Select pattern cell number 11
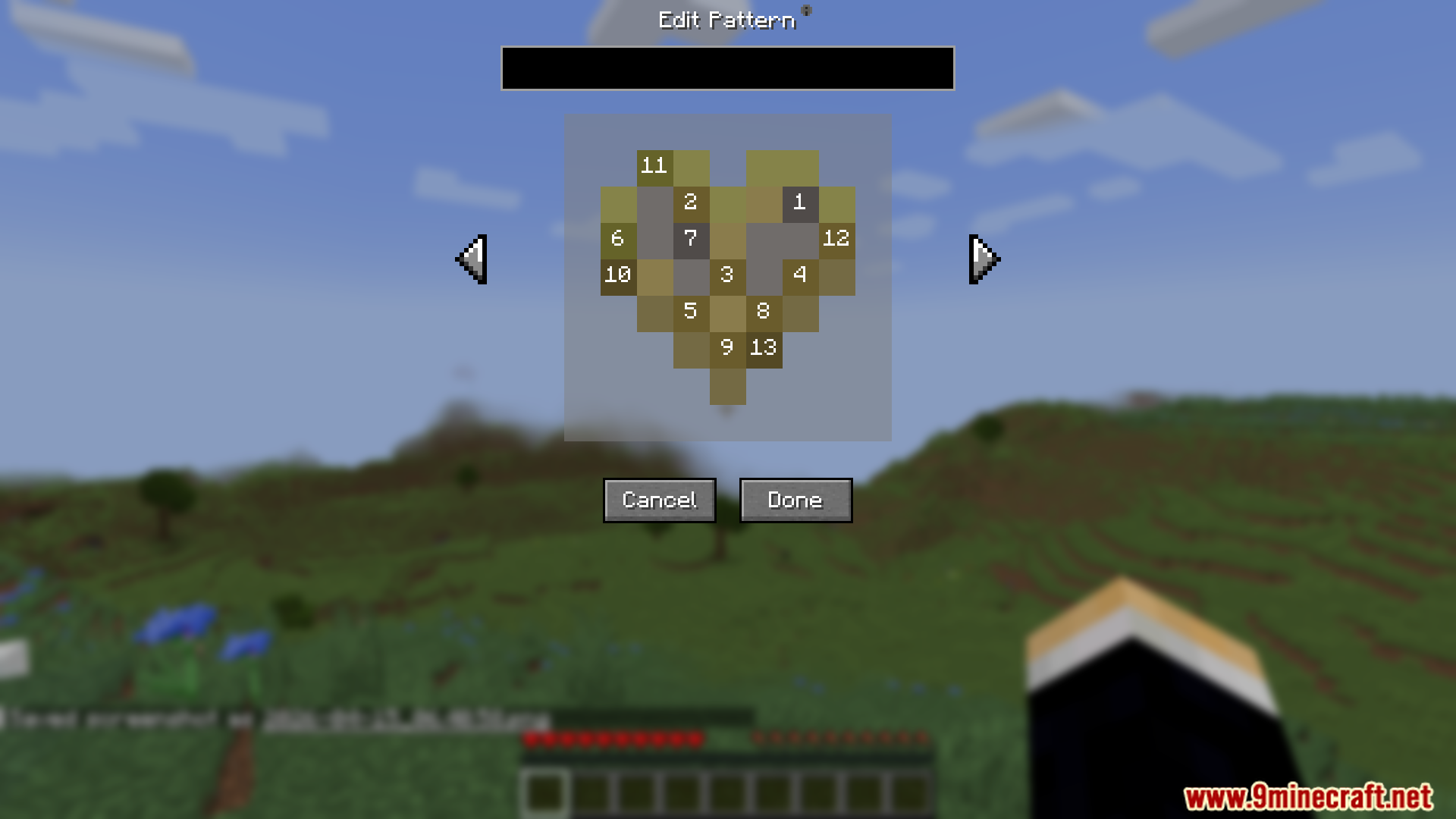1456x819 pixels. click(654, 166)
